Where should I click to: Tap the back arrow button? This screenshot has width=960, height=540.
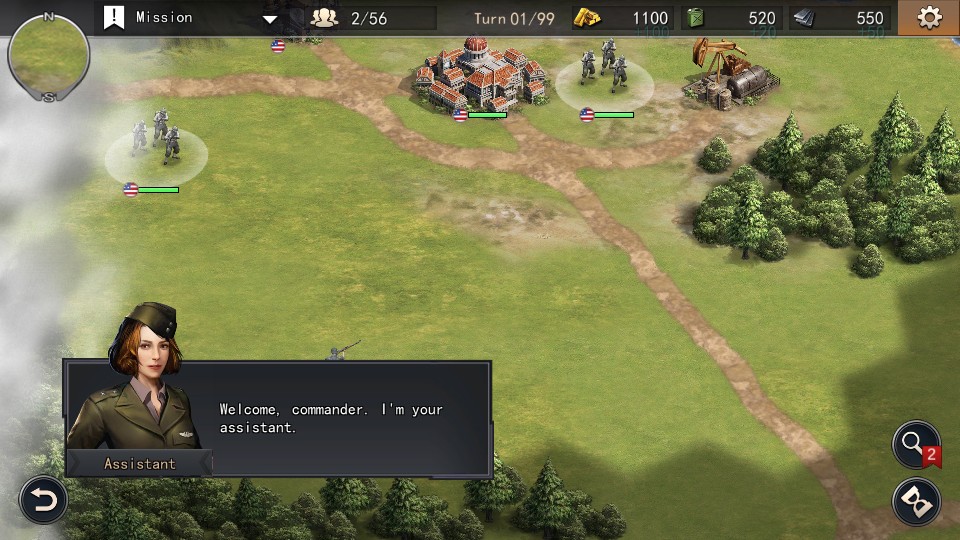[x=43, y=499]
